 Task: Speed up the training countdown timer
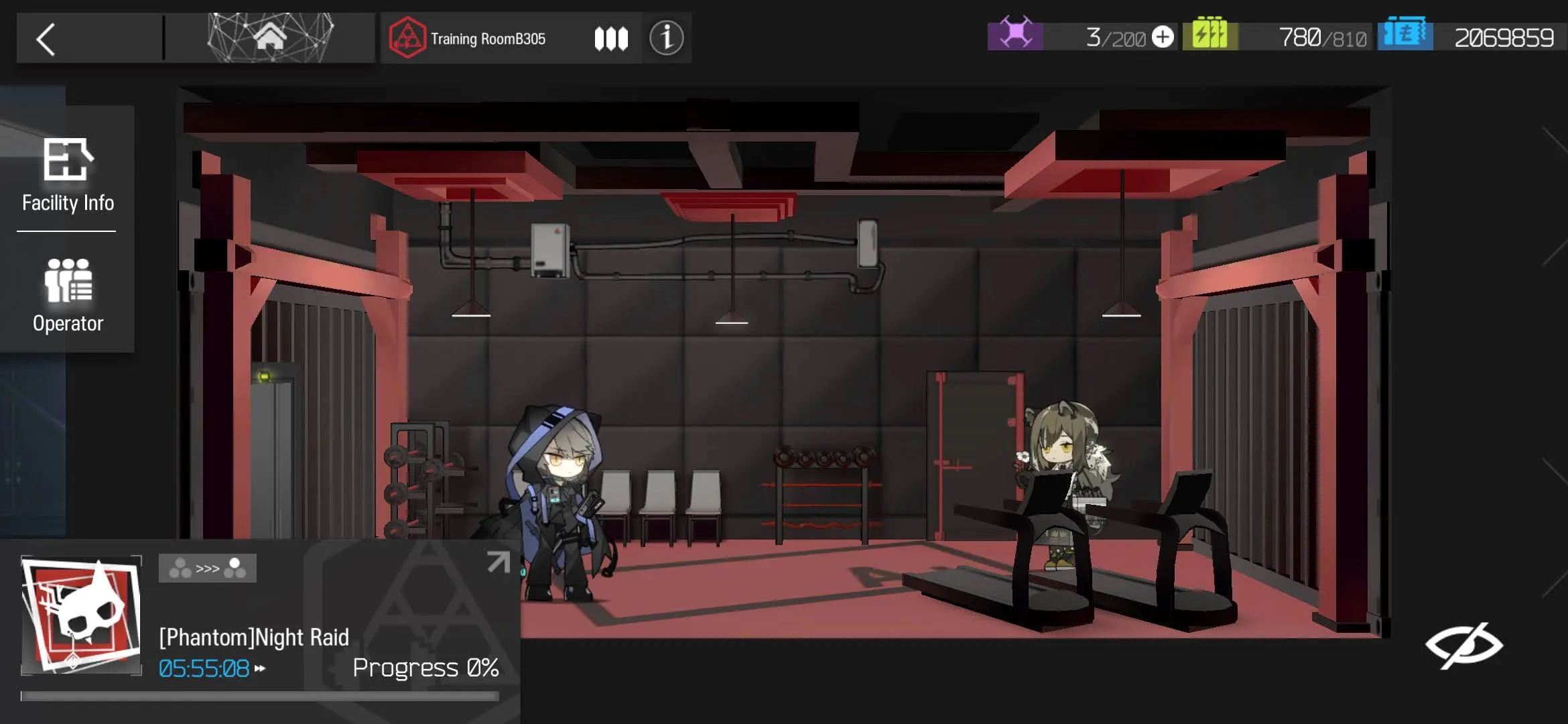(x=261, y=668)
